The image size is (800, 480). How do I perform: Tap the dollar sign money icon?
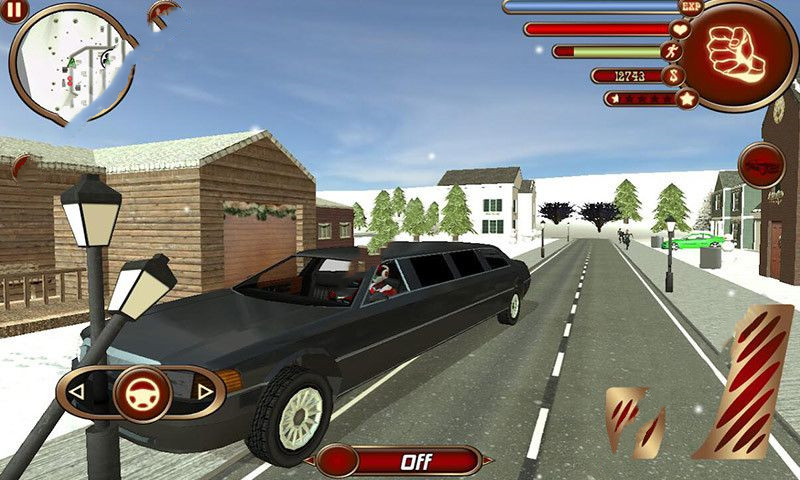pyautogui.click(x=676, y=75)
